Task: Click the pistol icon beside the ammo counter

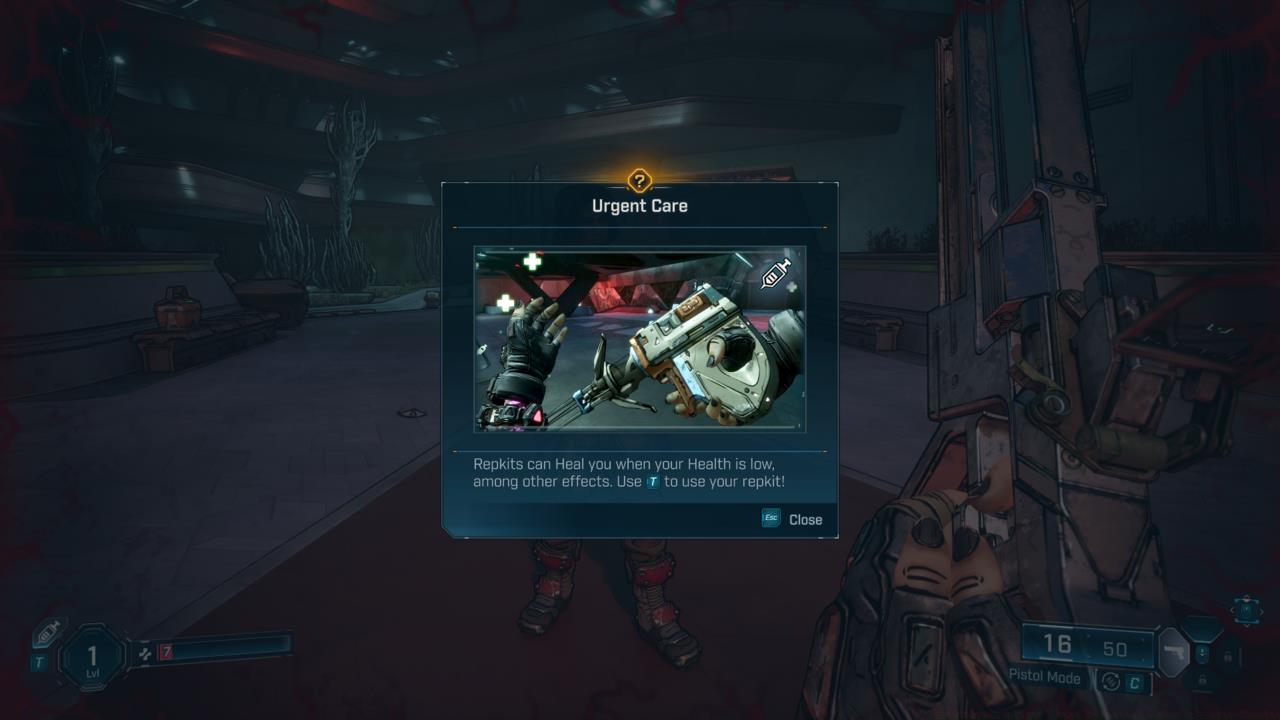Action: [x=1174, y=652]
